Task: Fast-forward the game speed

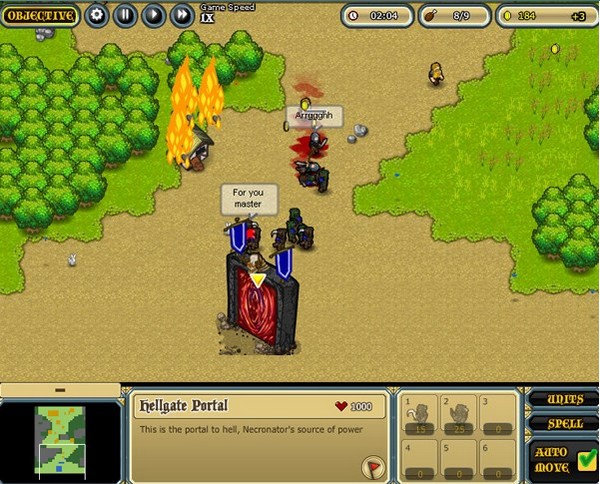Action: 181,15
